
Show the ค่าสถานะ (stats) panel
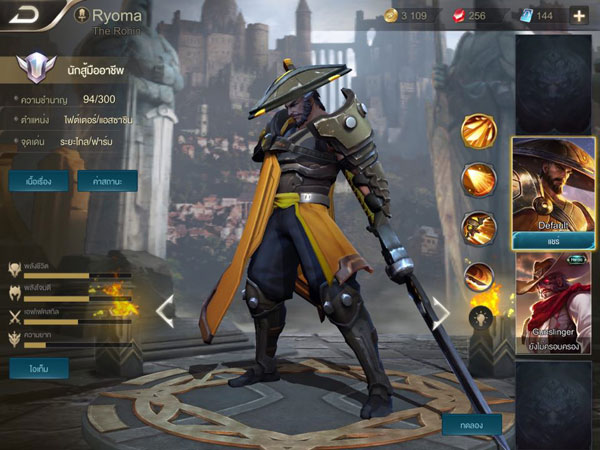pyautogui.click(x=107, y=181)
